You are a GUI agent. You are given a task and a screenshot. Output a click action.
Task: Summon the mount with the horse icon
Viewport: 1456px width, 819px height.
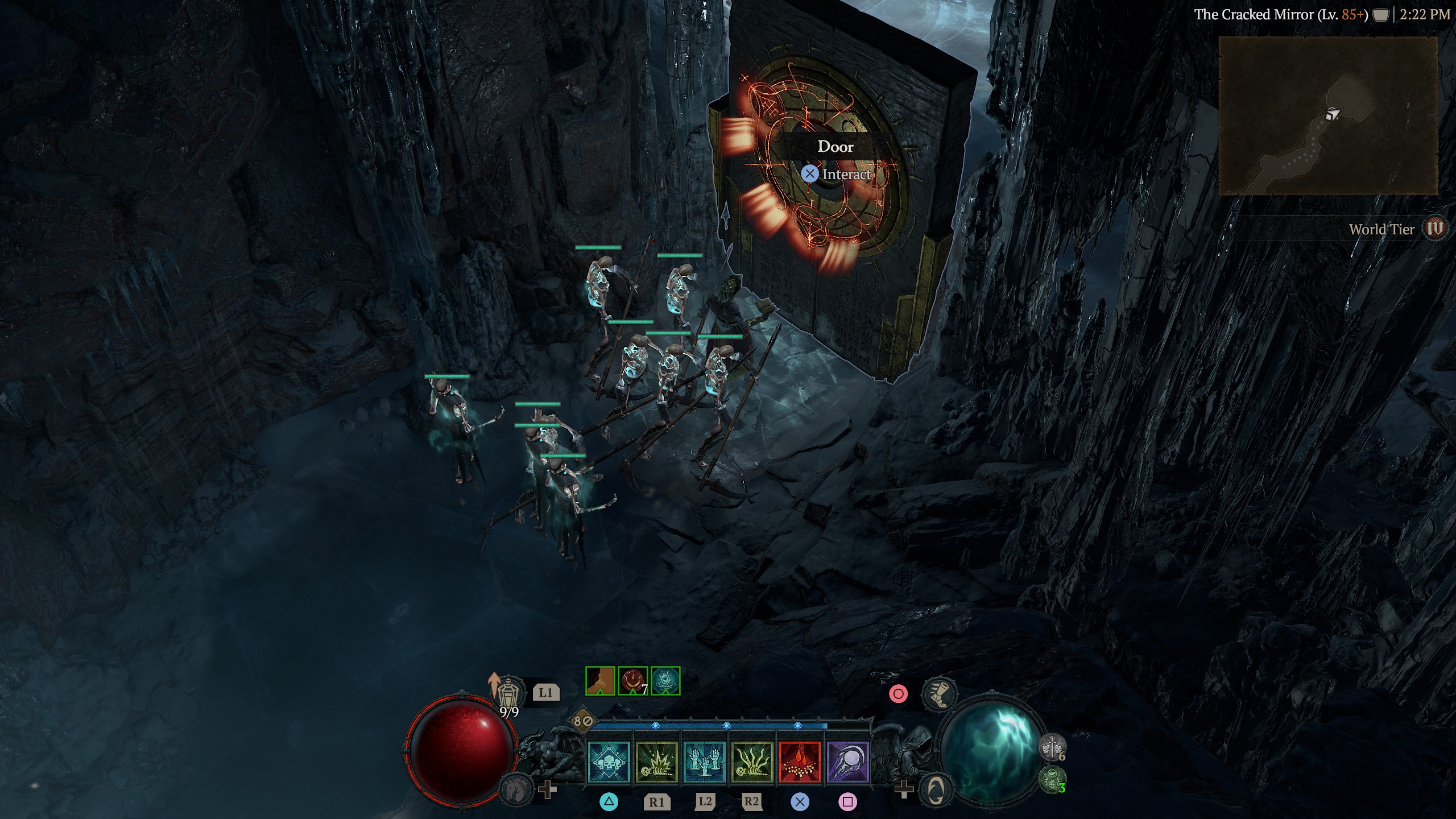coord(515,788)
